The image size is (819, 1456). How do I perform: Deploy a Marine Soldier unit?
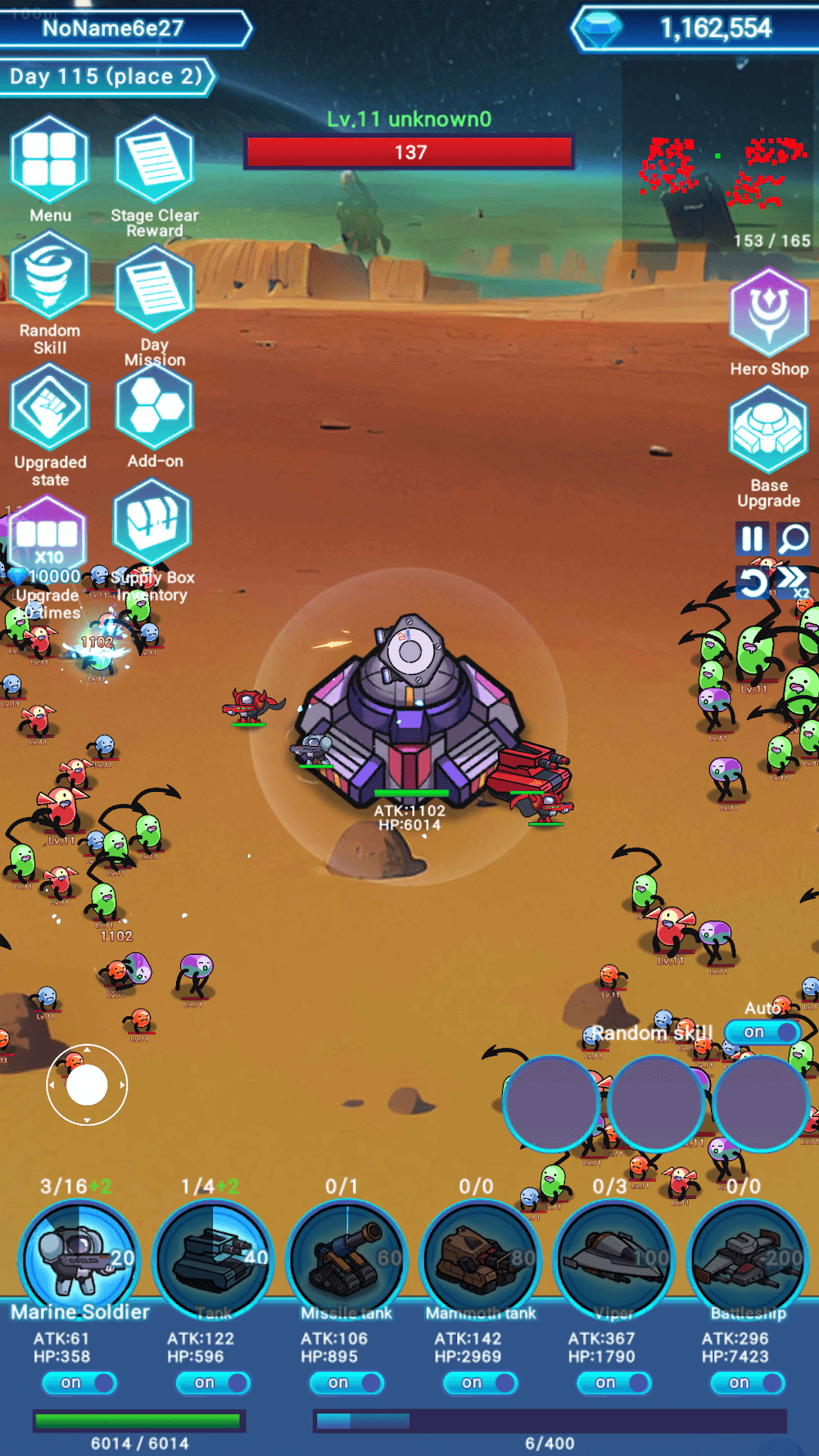point(79,1259)
